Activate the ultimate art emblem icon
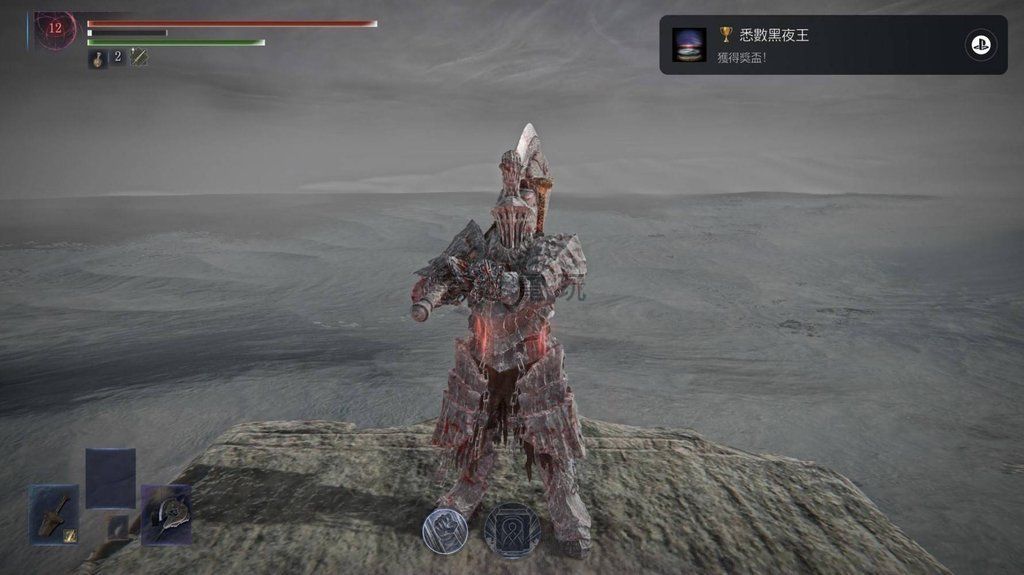This screenshot has width=1024, height=575. pos(512,530)
